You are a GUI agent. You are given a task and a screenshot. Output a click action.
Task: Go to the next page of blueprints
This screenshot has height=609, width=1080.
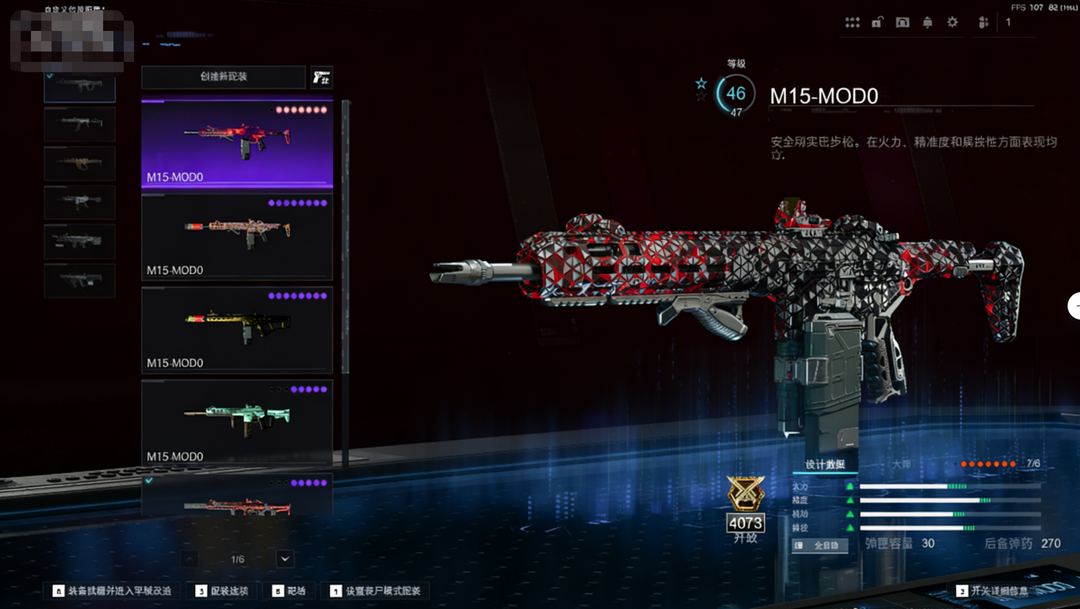coord(286,559)
